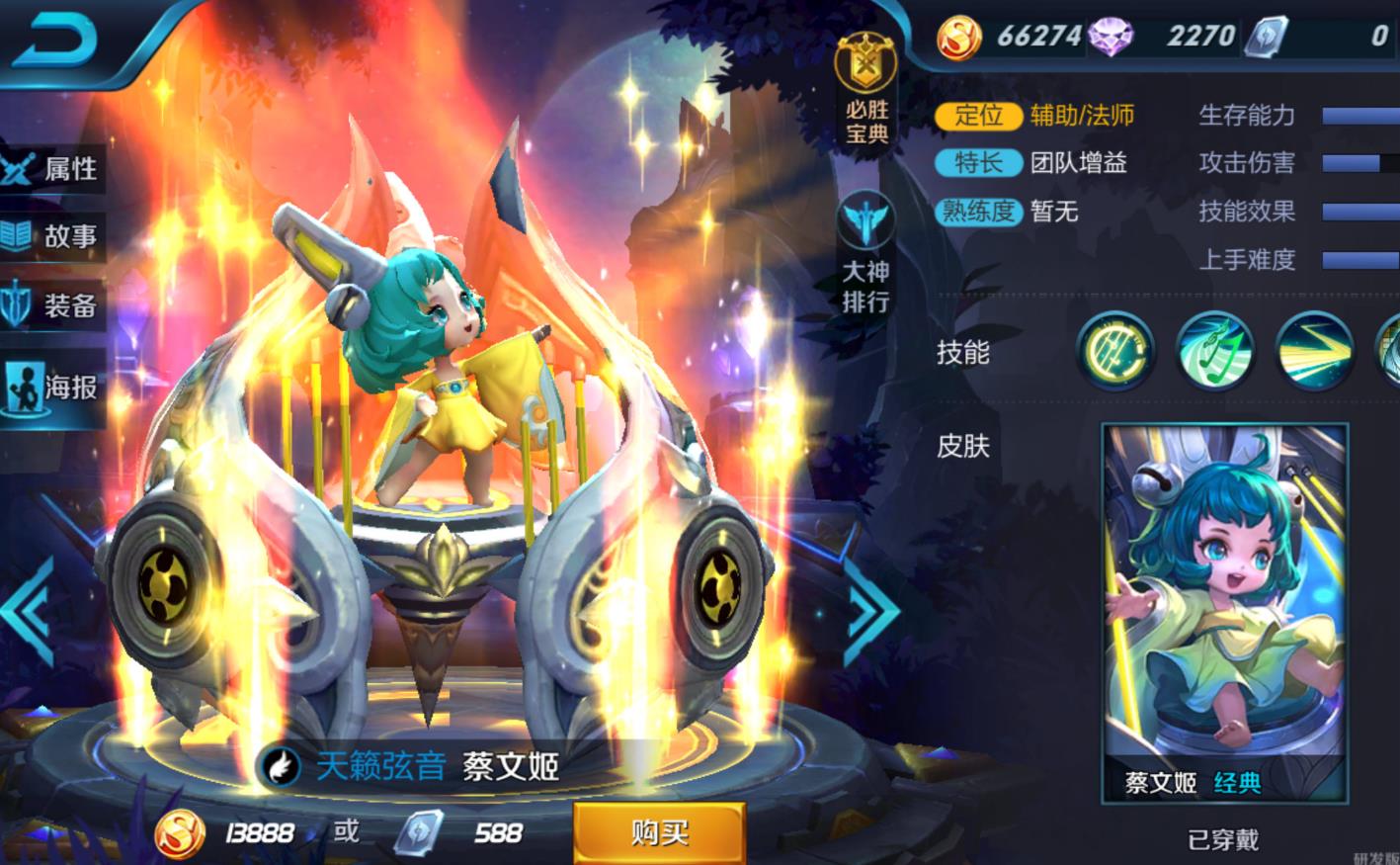This screenshot has height=865, width=1400.
Task: Click the voucher ticket currency icon
Action: pos(1266,37)
